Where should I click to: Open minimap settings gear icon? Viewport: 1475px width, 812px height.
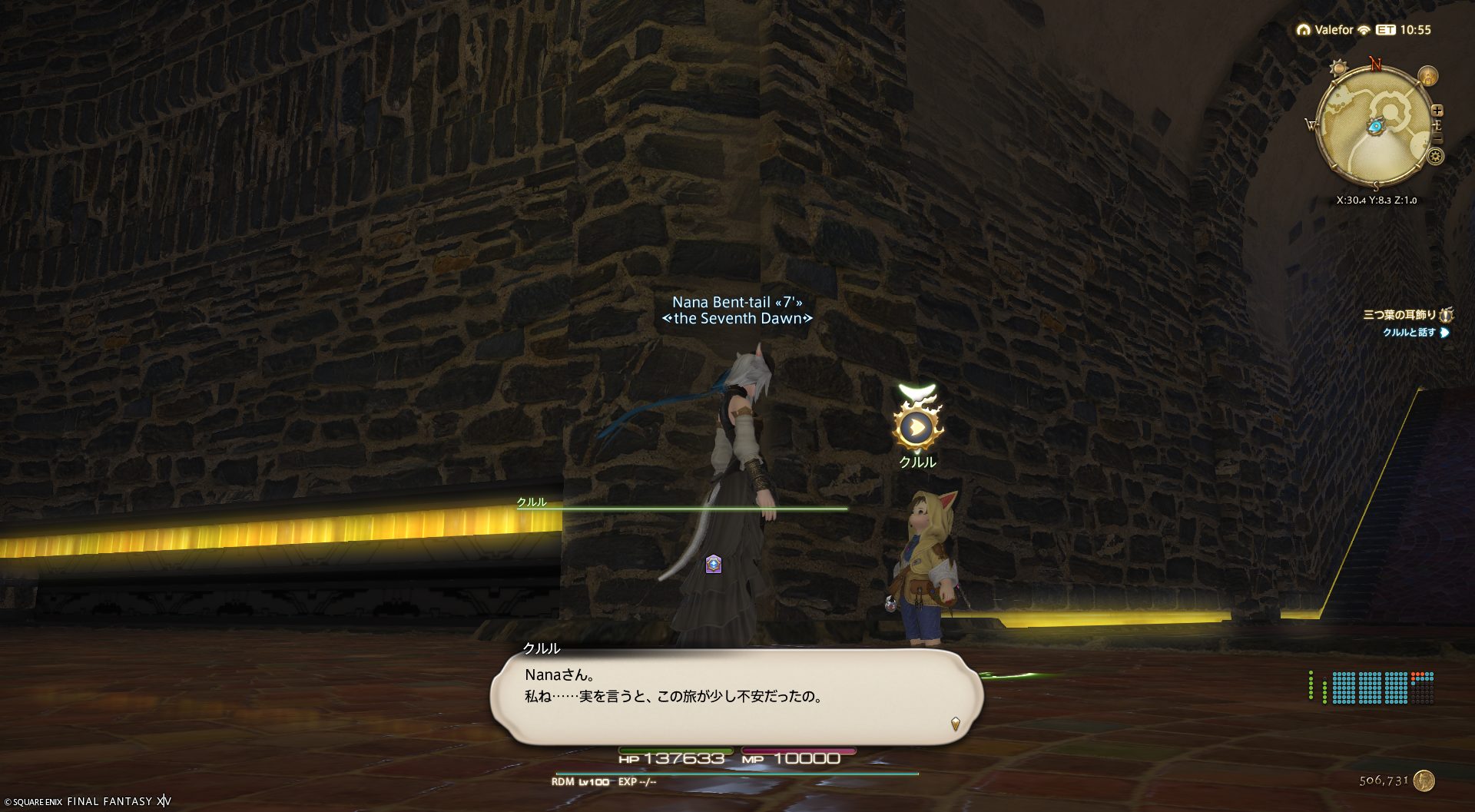click(1435, 157)
